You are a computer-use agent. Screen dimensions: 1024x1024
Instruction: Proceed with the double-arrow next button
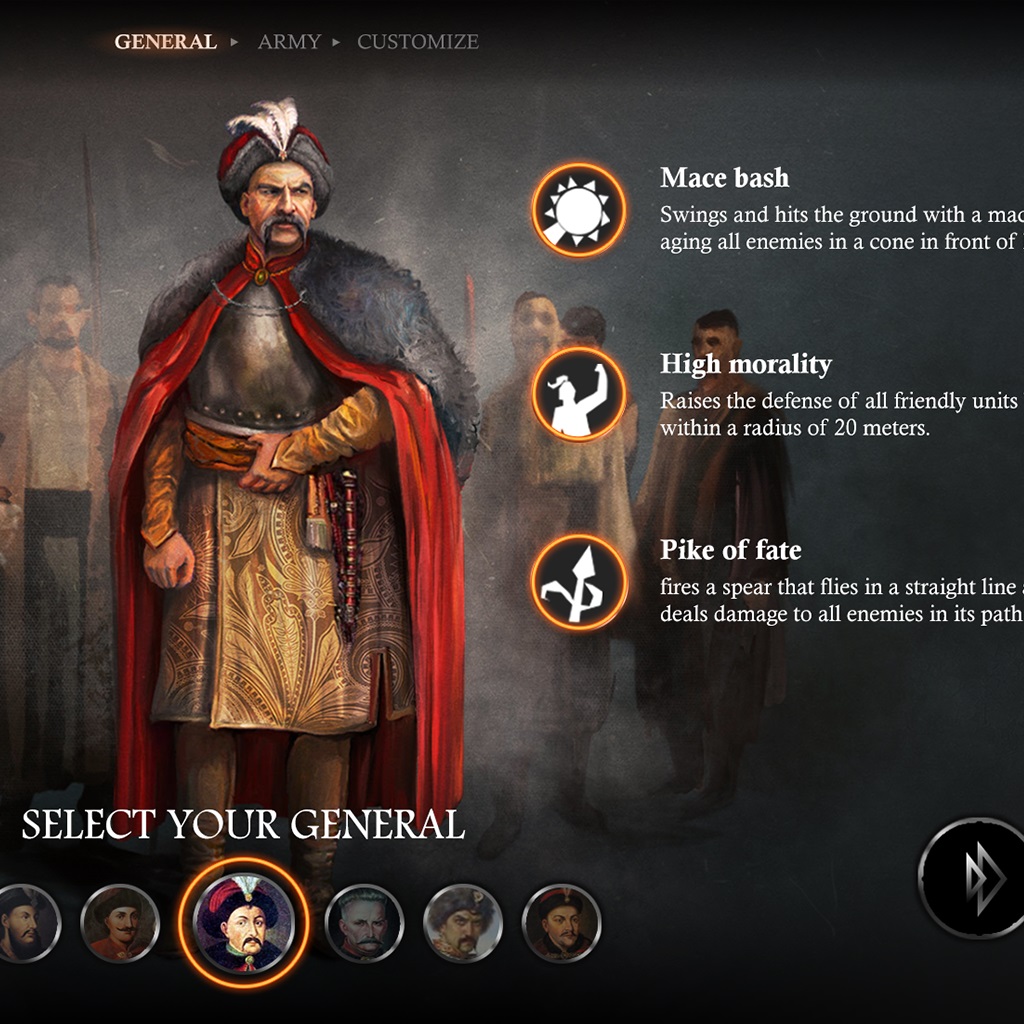973,878
